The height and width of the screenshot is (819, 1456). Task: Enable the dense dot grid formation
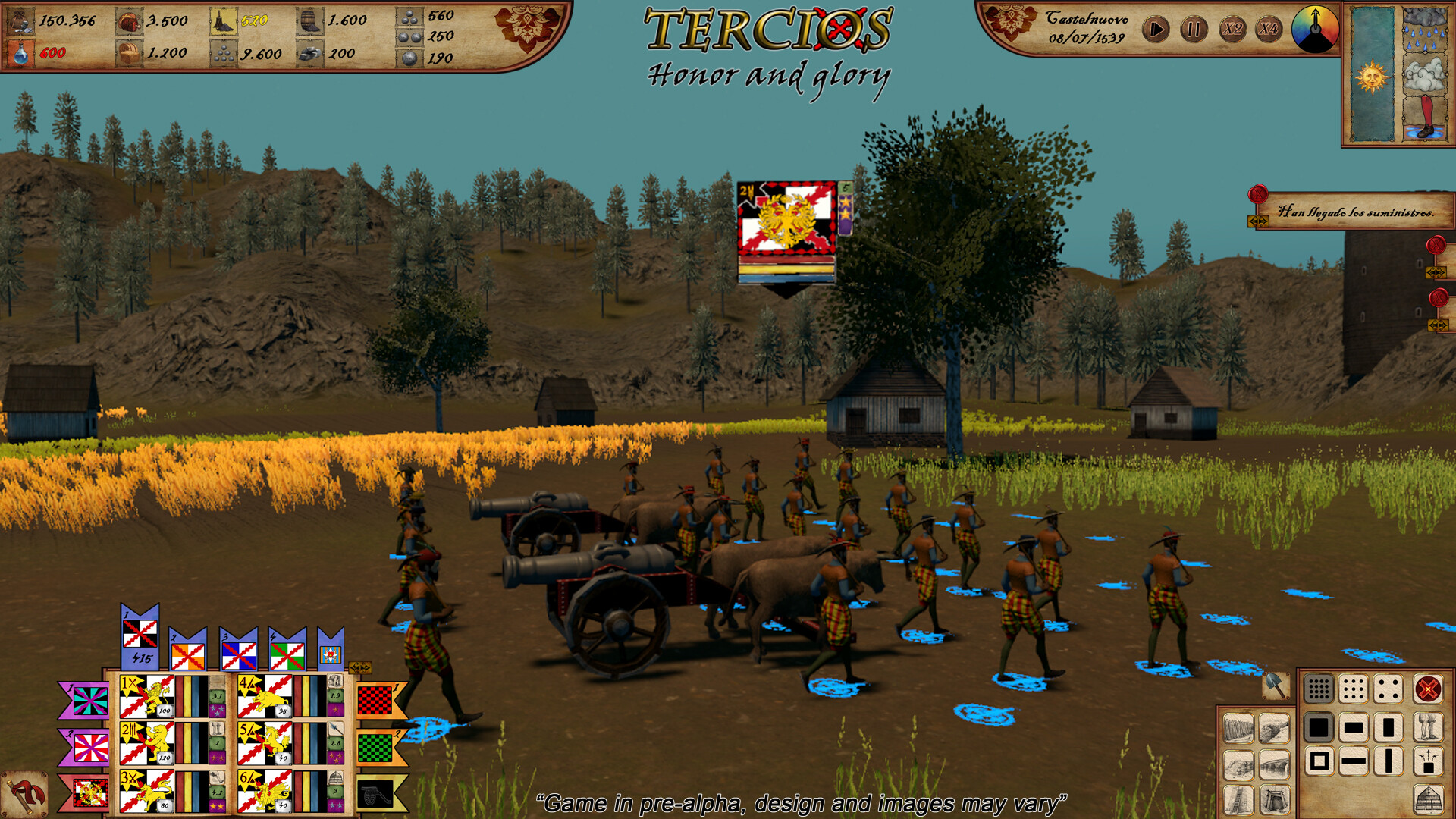(1317, 688)
